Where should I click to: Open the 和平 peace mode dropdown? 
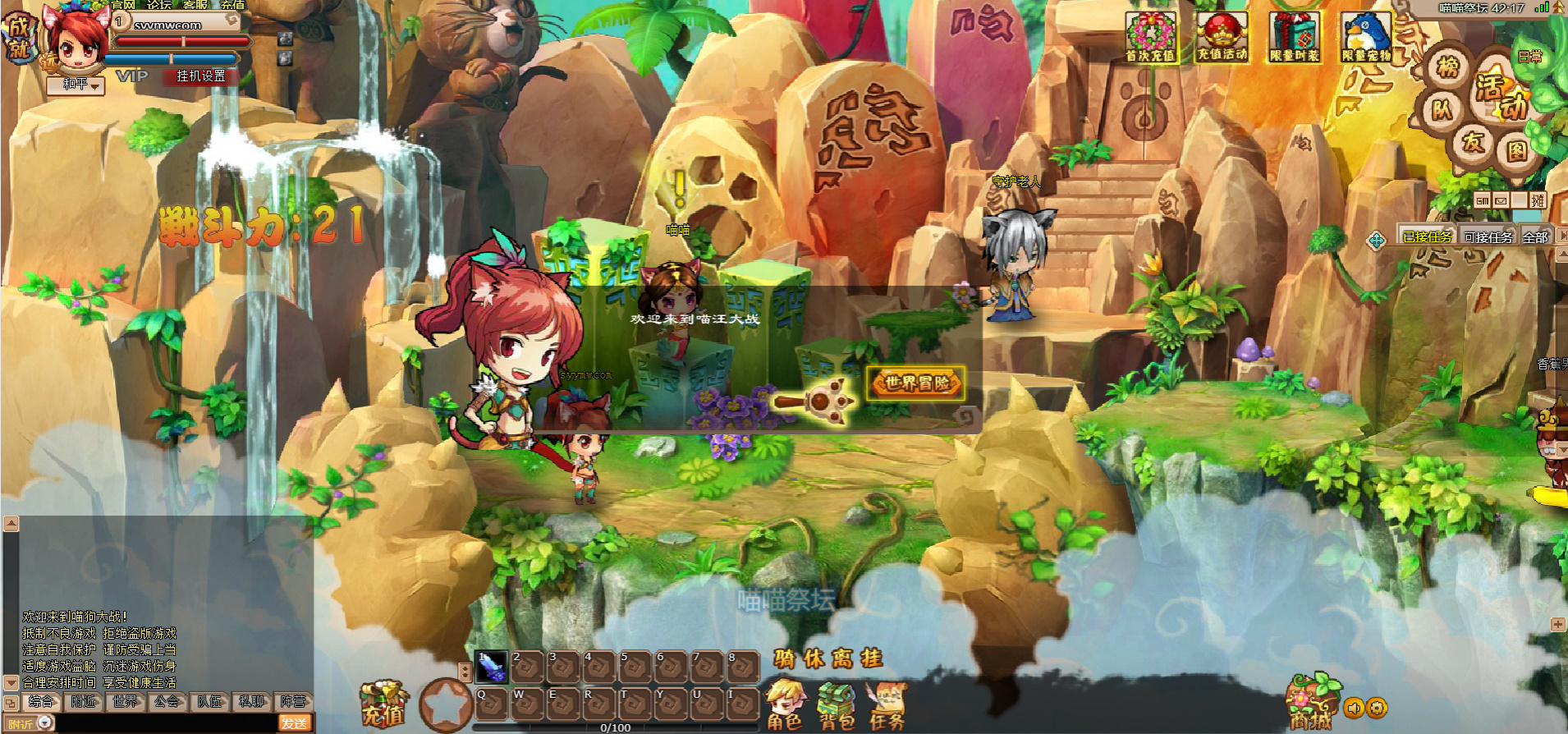click(x=76, y=85)
